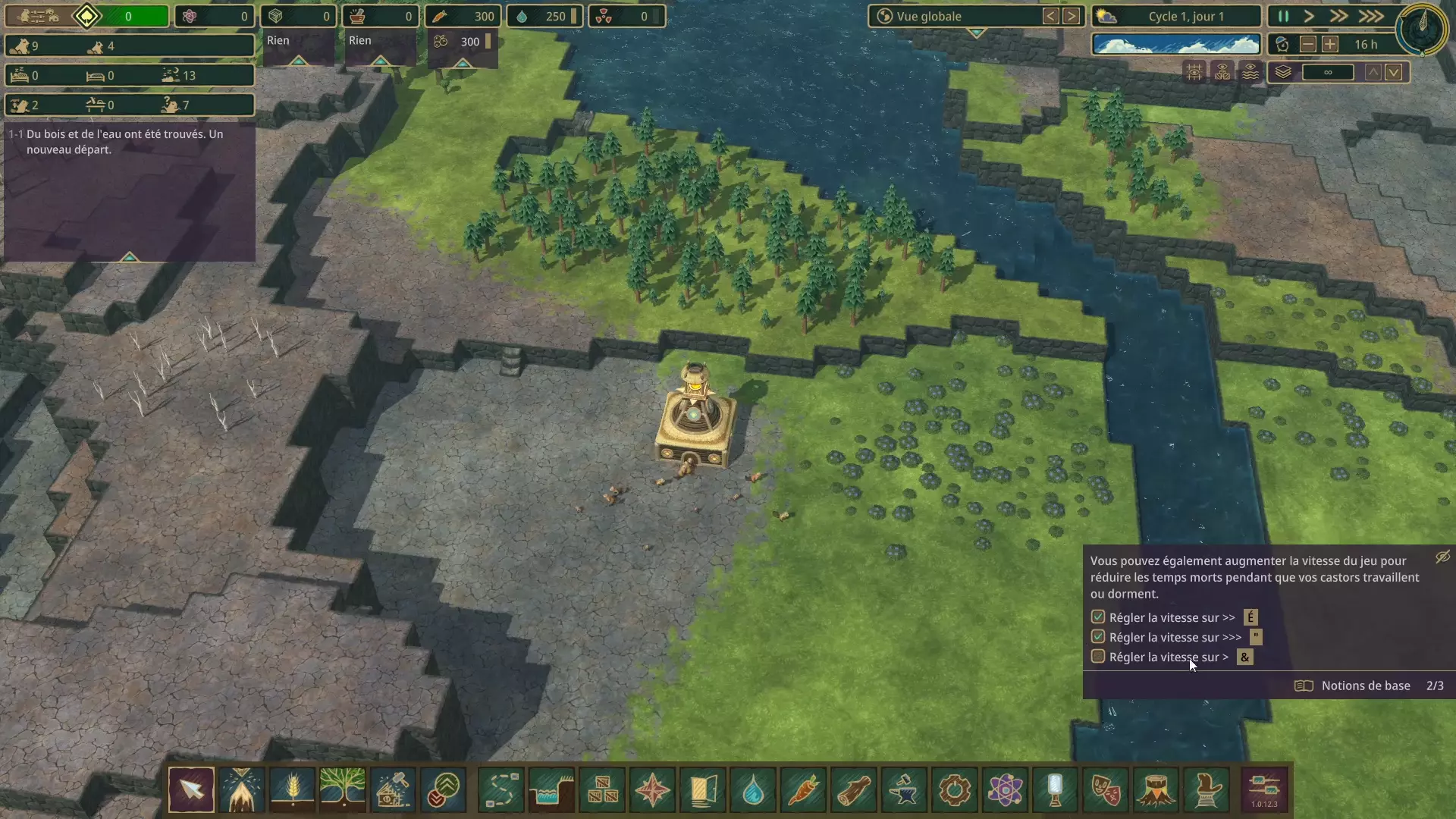Open the paths building category
This screenshot has width=1456, height=819.
pos(501,790)
